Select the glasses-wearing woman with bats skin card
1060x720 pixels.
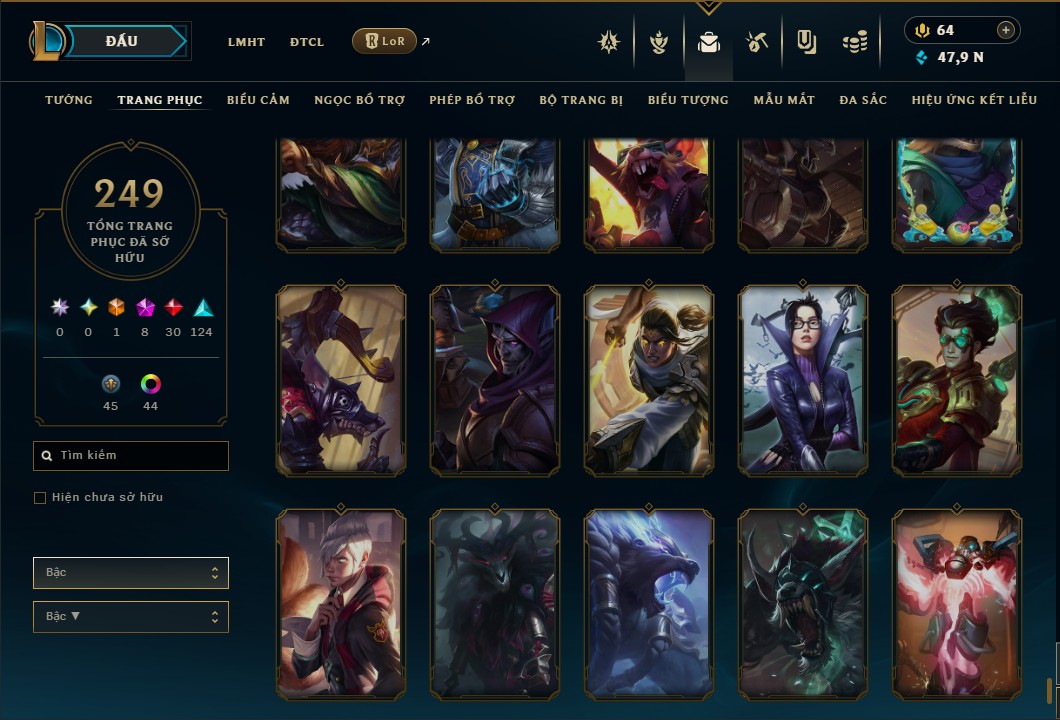click(x=802, y=380)
